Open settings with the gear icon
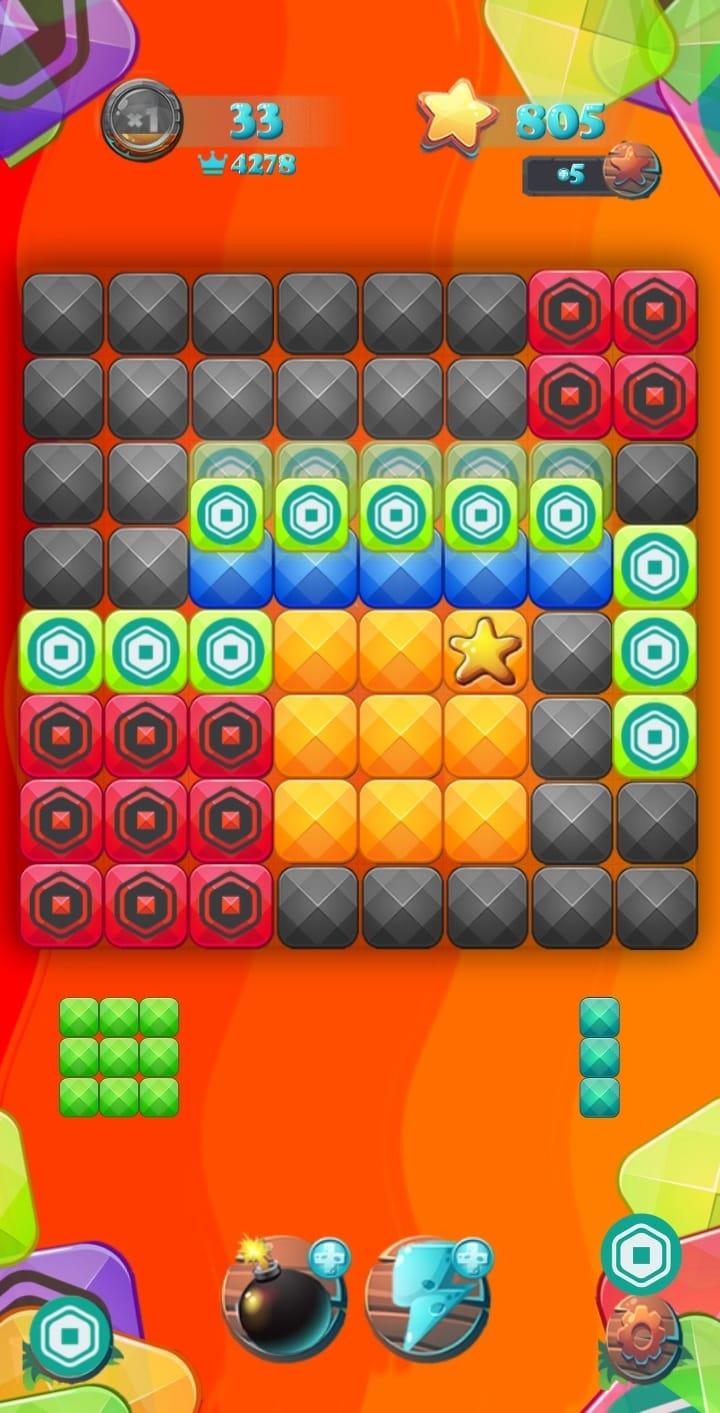This screenshot has width=720, height=1413. pyautogui.click(x=642, y=1336)
